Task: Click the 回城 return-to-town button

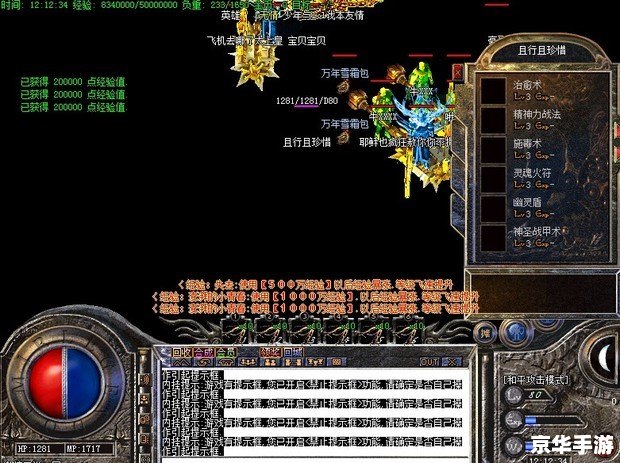Action: pyautogui.click(x=292, y=352)
